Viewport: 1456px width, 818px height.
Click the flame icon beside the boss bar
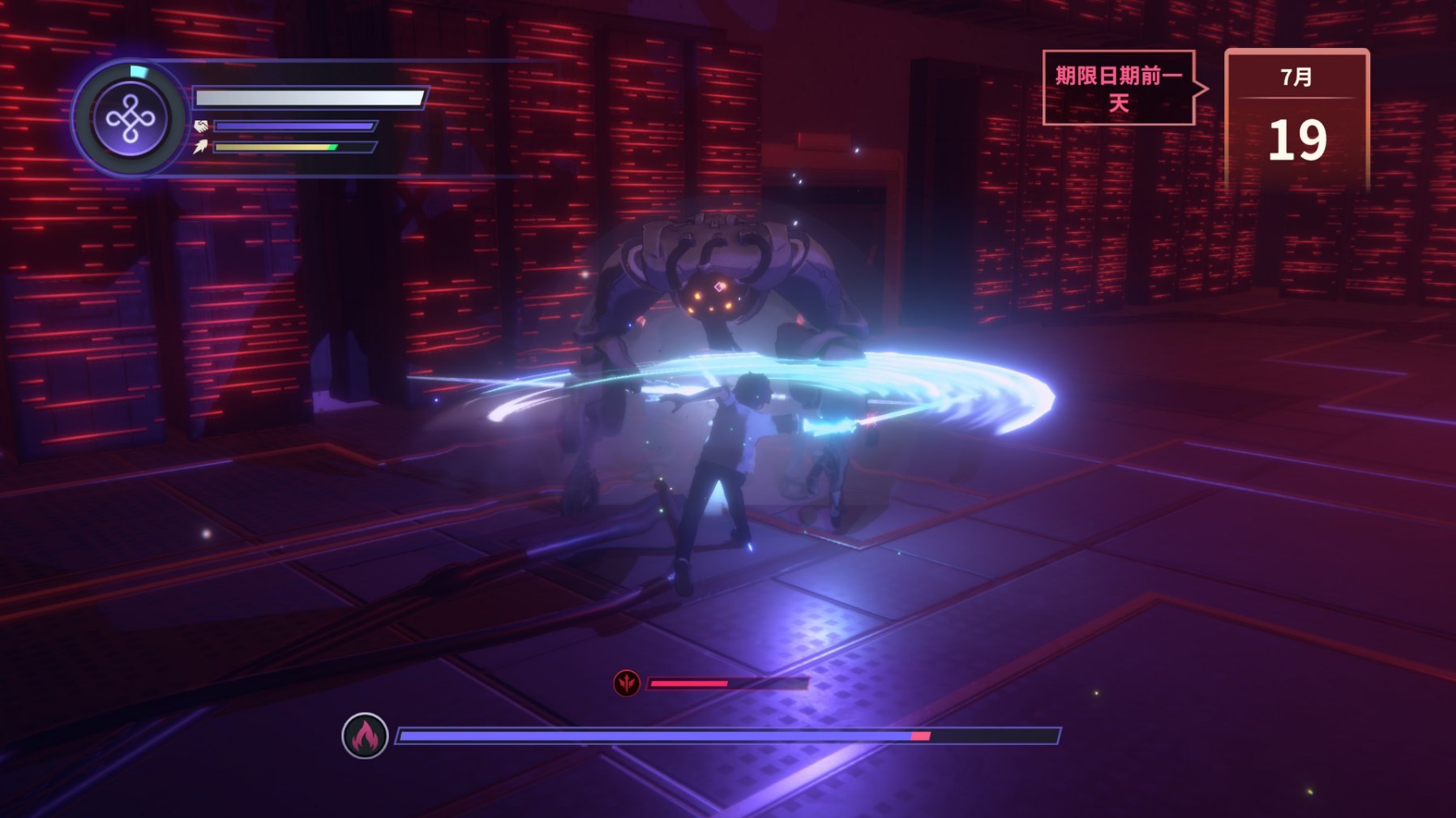pyautogui.click(x=365, y=736)
